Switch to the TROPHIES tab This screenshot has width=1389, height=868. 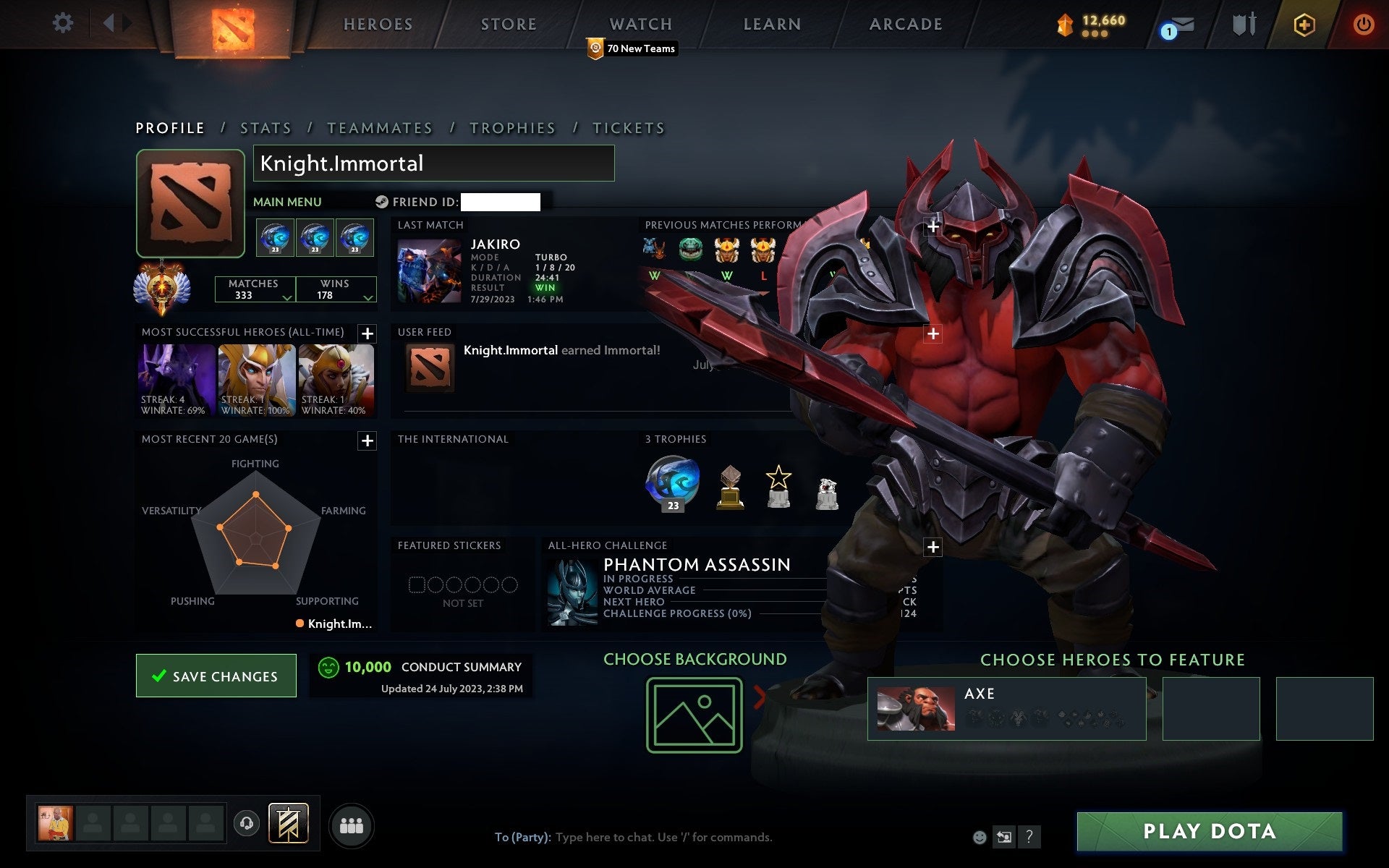(x=512, y=127)
